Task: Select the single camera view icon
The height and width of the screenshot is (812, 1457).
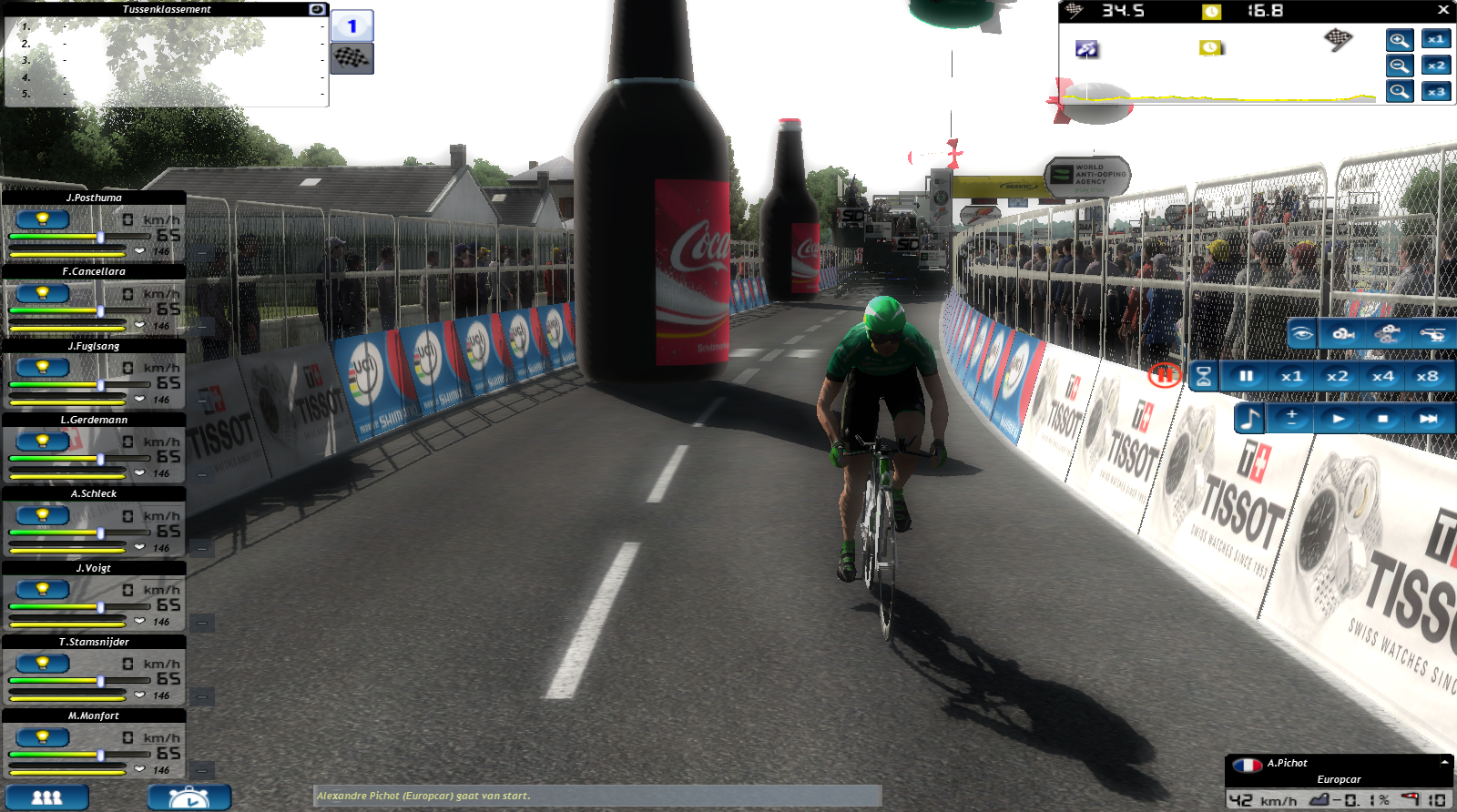Action: (x=1344, y=334)
